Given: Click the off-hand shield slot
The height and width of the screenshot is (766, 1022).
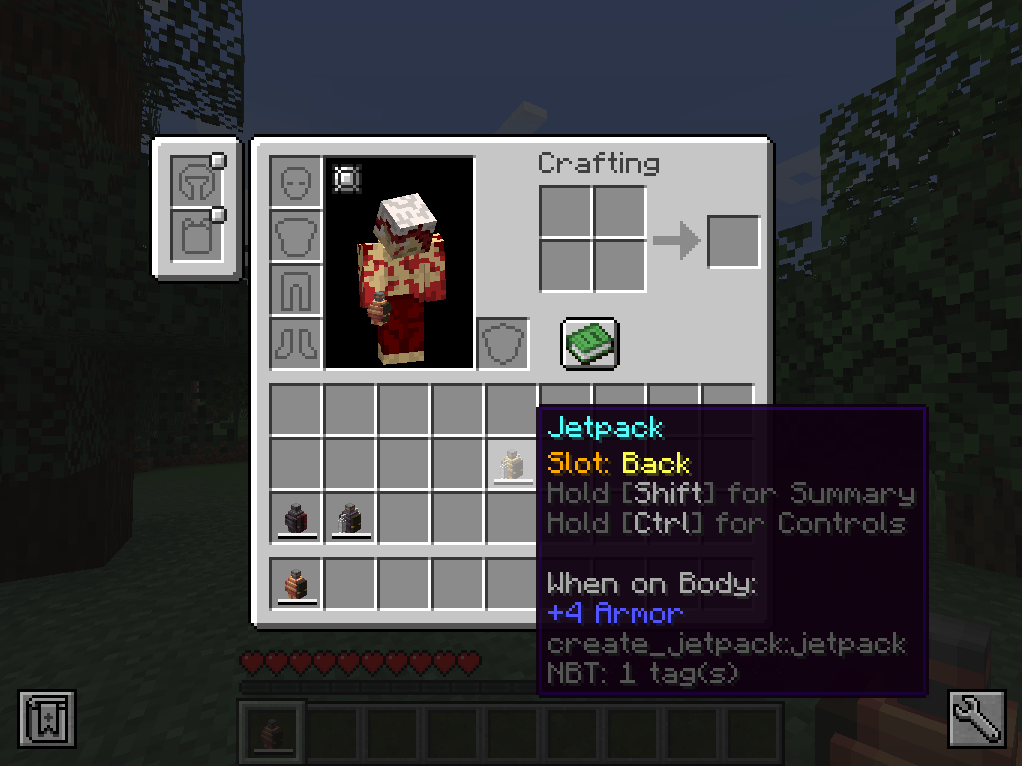Looking at the screenshot, I should [502, 344].
